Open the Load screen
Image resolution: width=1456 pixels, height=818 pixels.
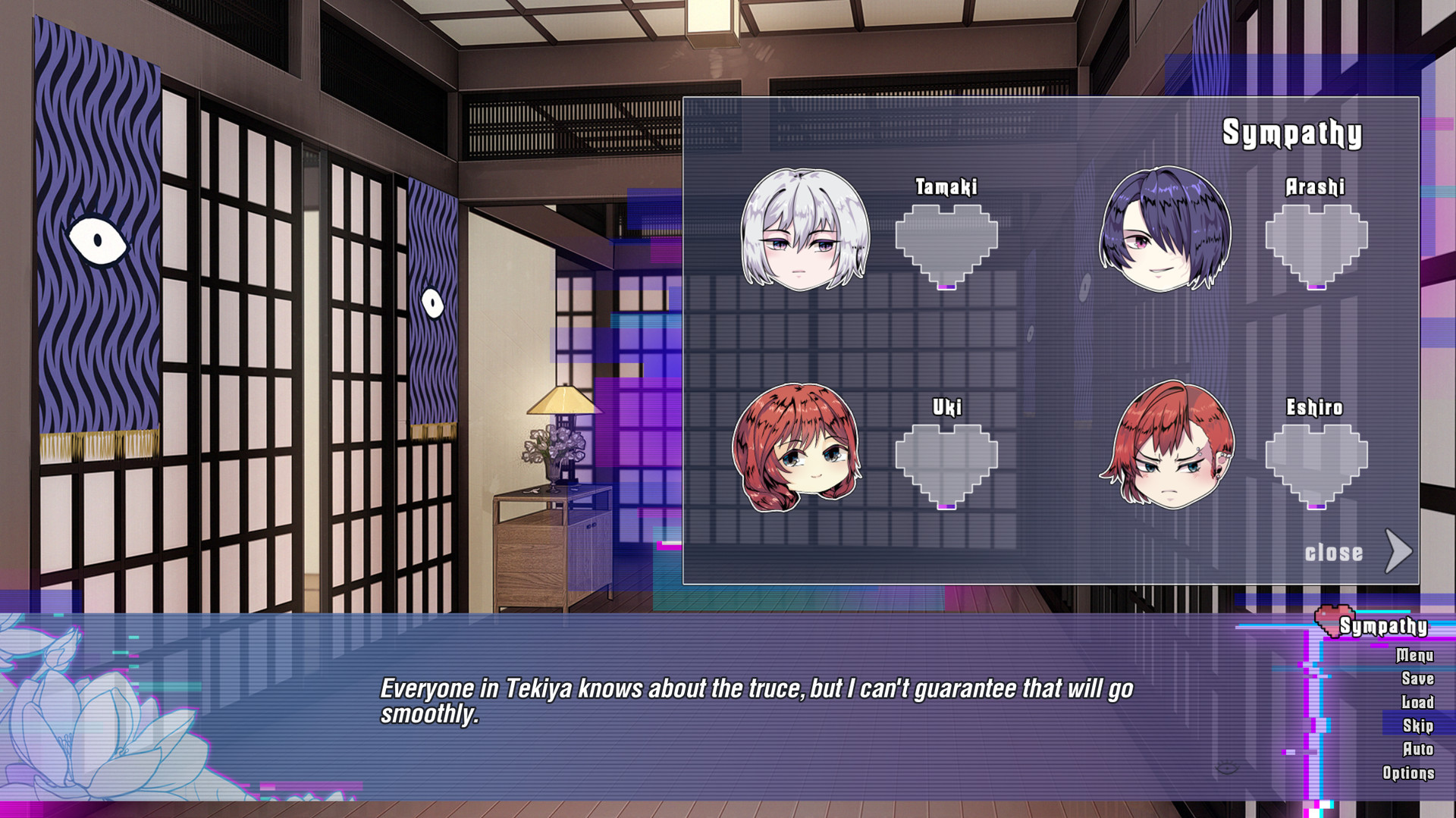(1417, 703)
